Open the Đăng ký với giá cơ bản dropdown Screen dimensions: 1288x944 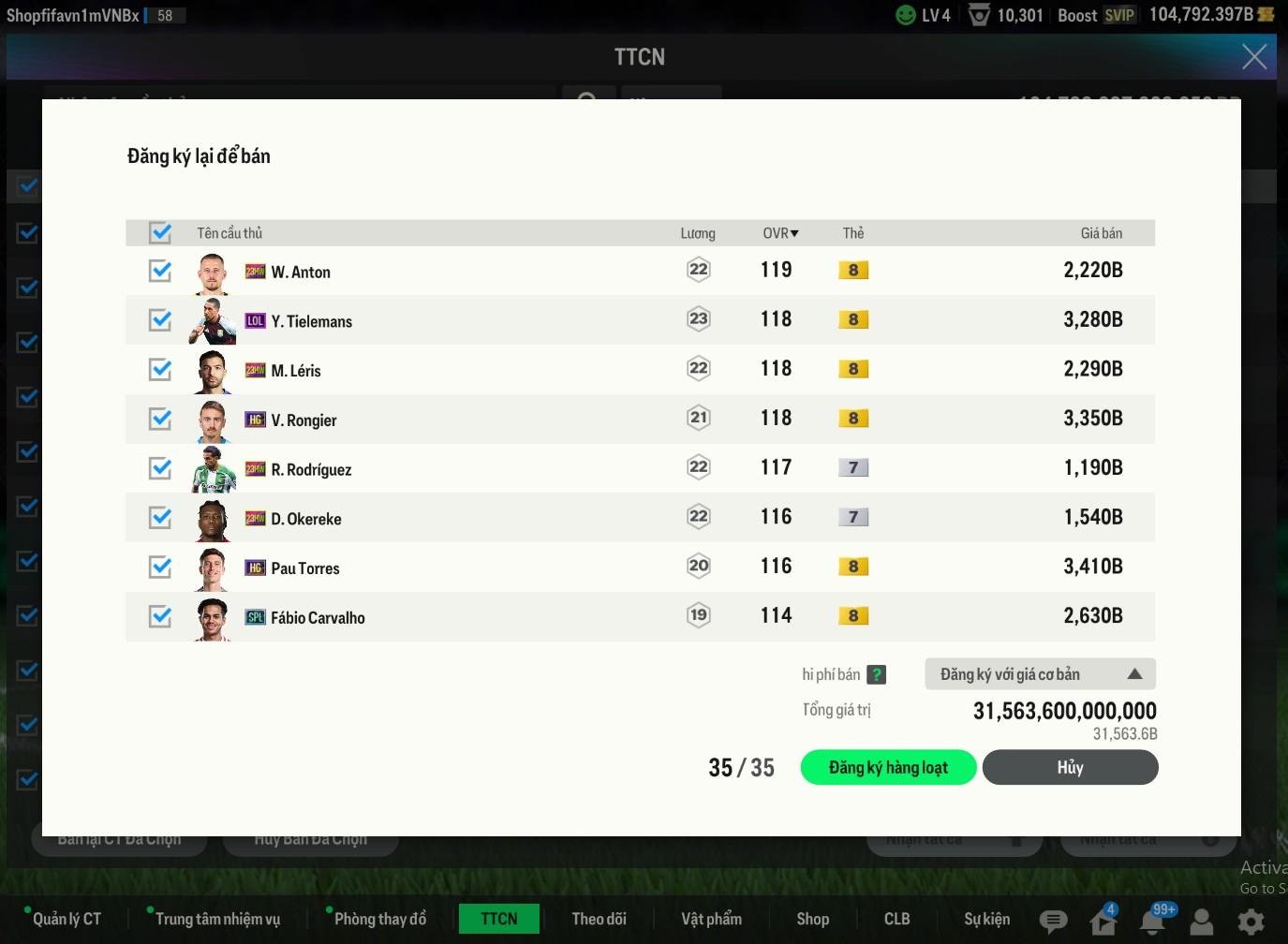[x=1040, y=674]
